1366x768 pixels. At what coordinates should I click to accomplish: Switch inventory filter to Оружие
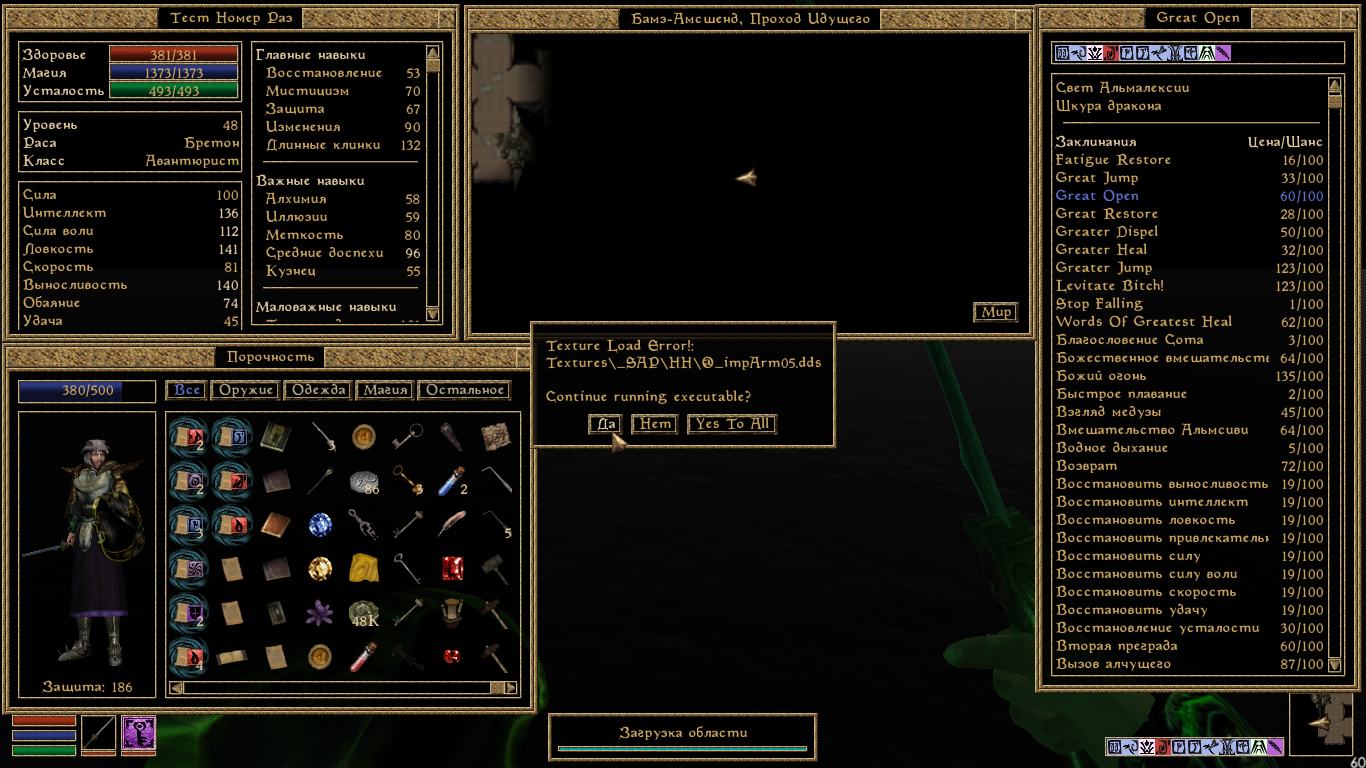click(247, 390)
